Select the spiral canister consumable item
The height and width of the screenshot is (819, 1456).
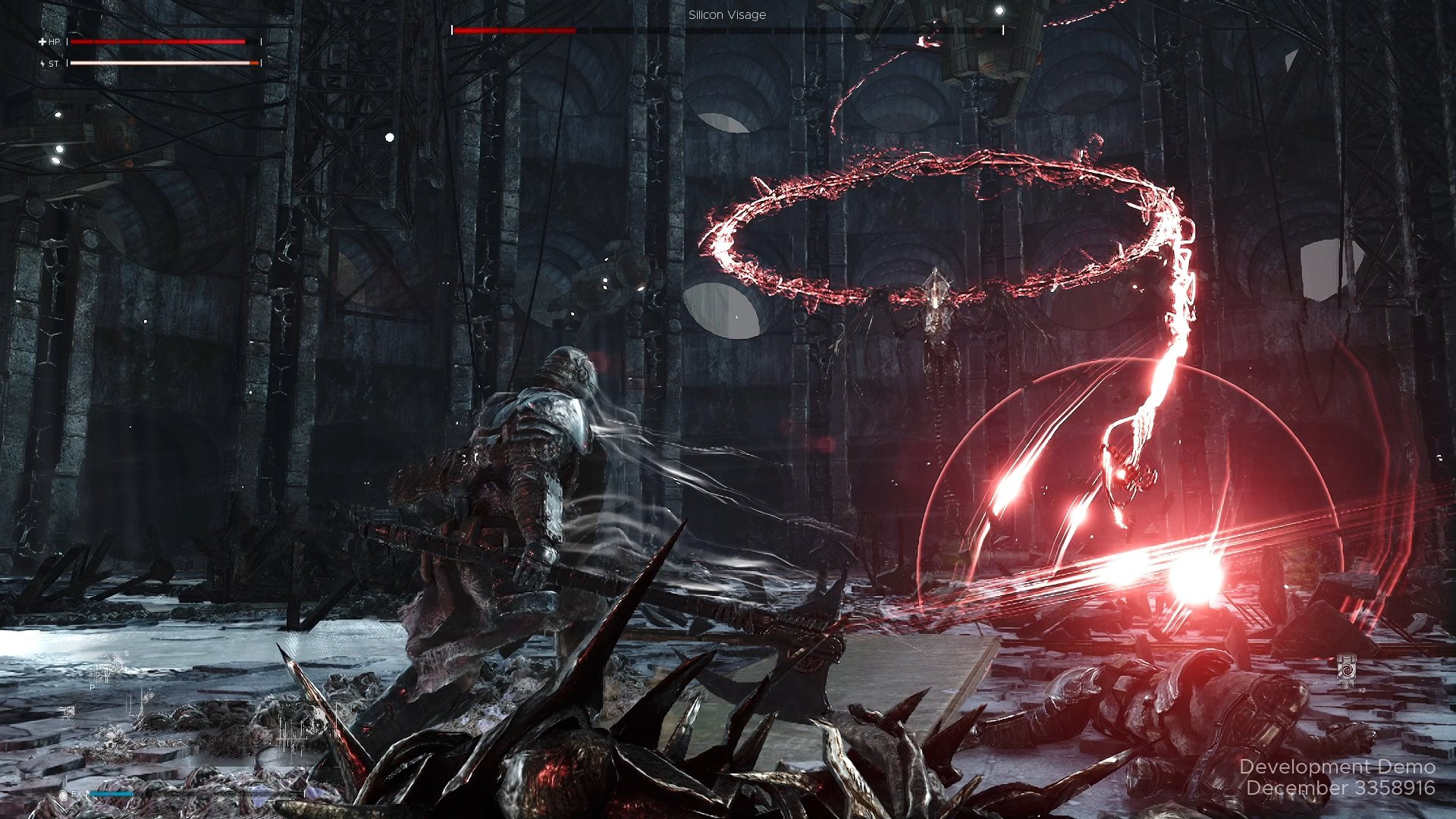click(1346, 670)
